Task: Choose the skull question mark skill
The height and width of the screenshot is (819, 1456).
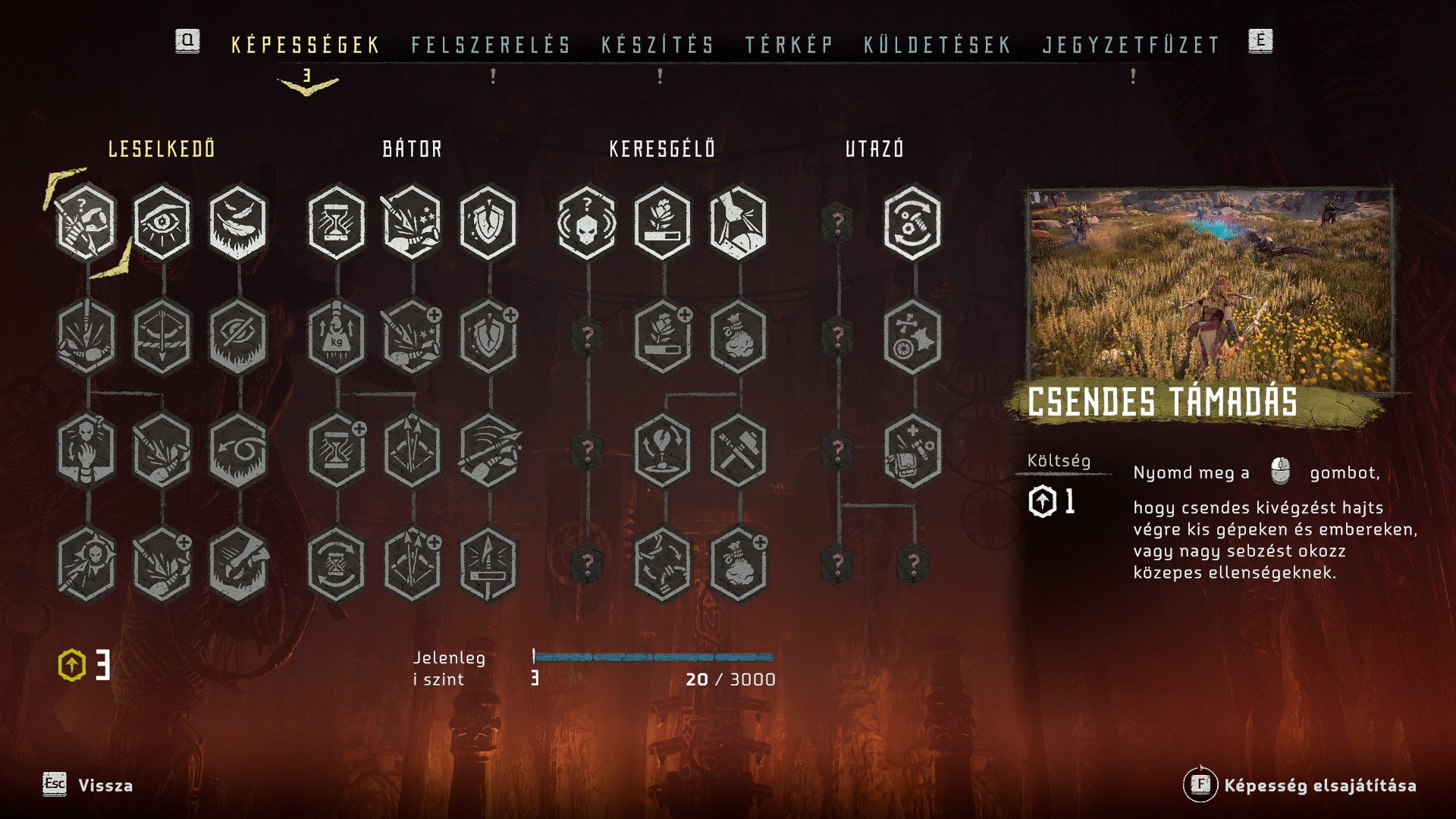Action: tap(587, 222)
